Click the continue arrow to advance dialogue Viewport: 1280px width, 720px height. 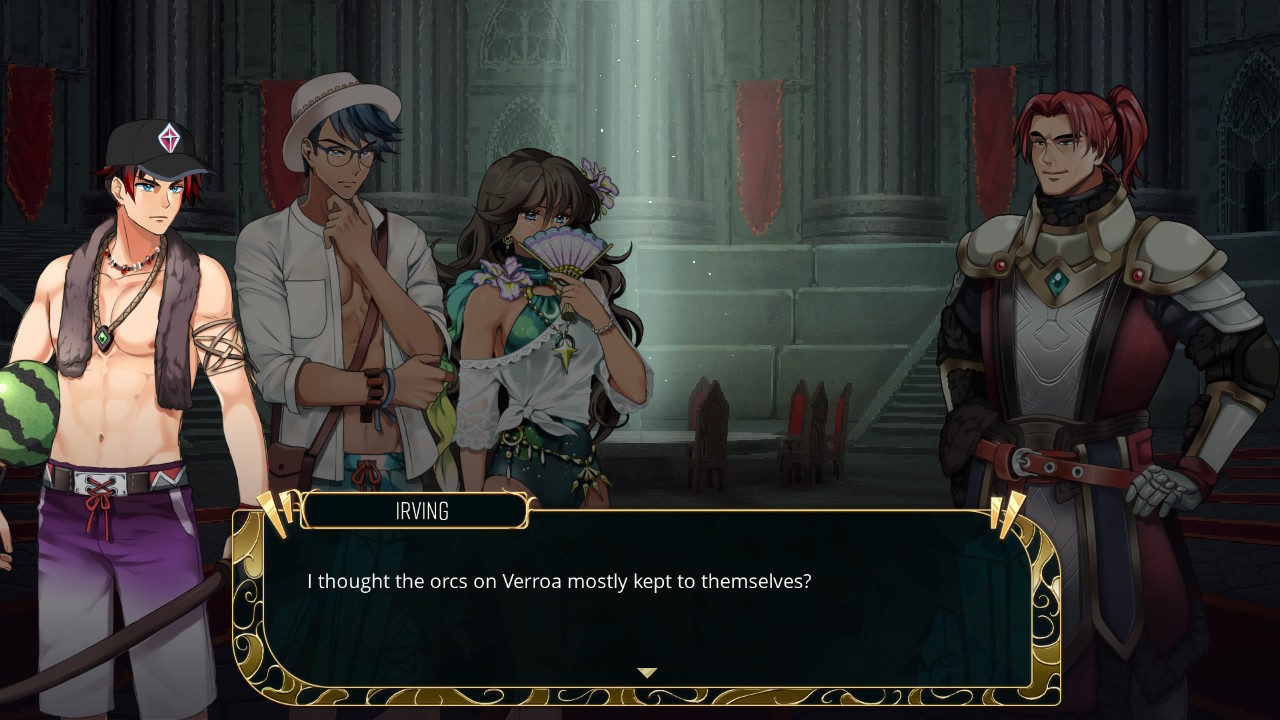(x=646, y=673)
